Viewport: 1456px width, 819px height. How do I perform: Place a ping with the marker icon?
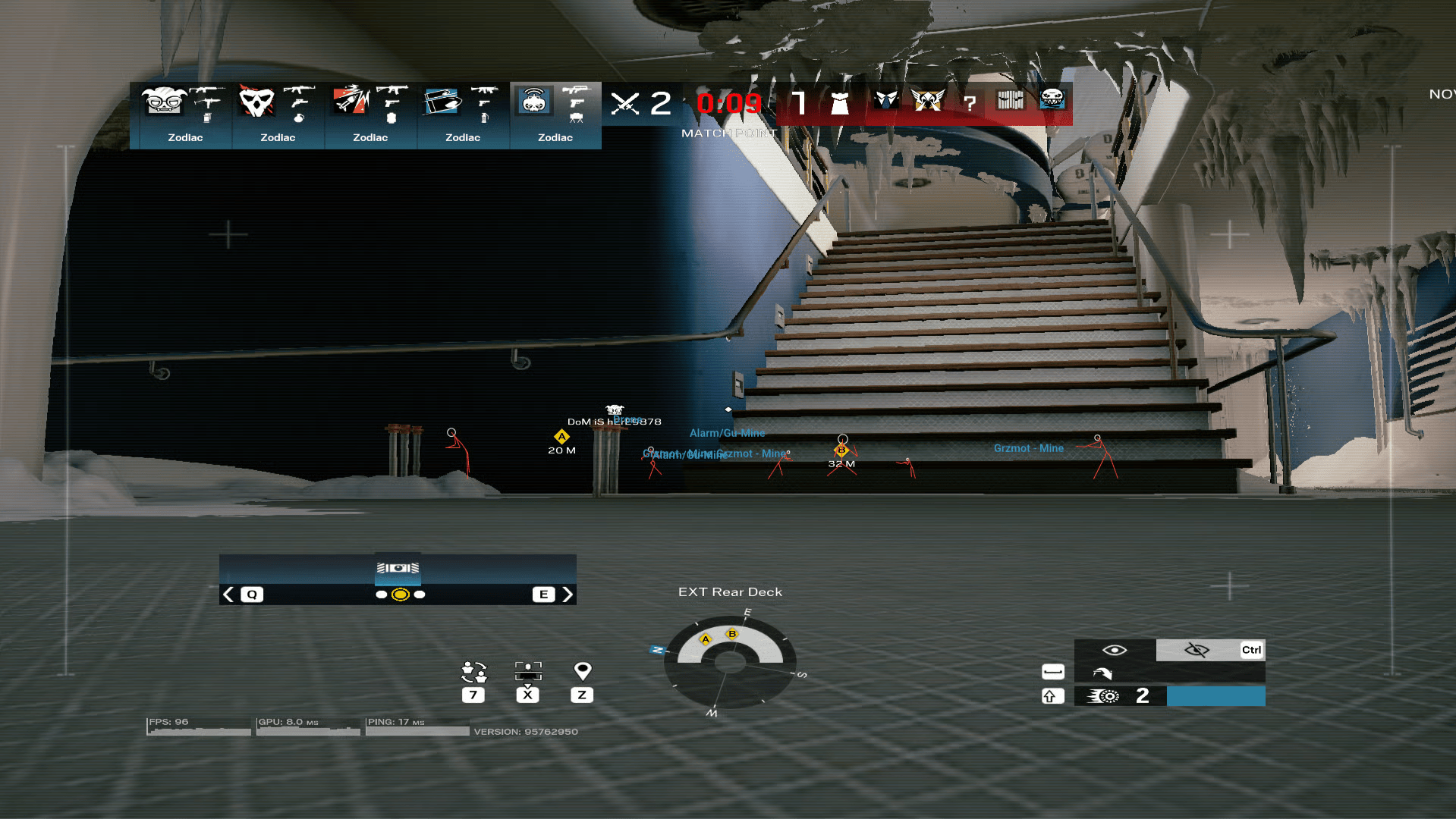[582, 671]
